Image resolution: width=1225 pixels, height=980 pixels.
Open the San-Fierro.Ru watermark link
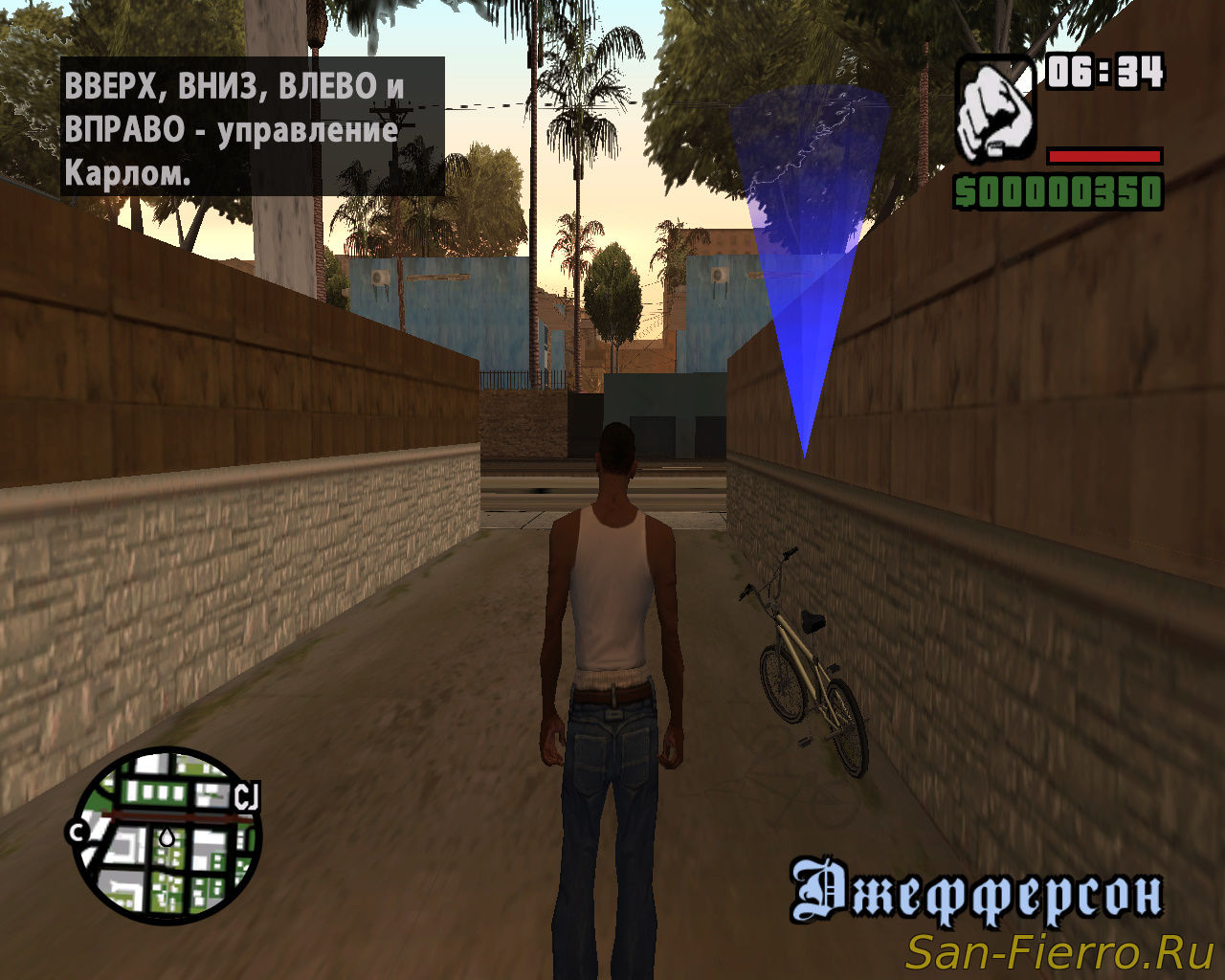click(x=1059, y=953)
